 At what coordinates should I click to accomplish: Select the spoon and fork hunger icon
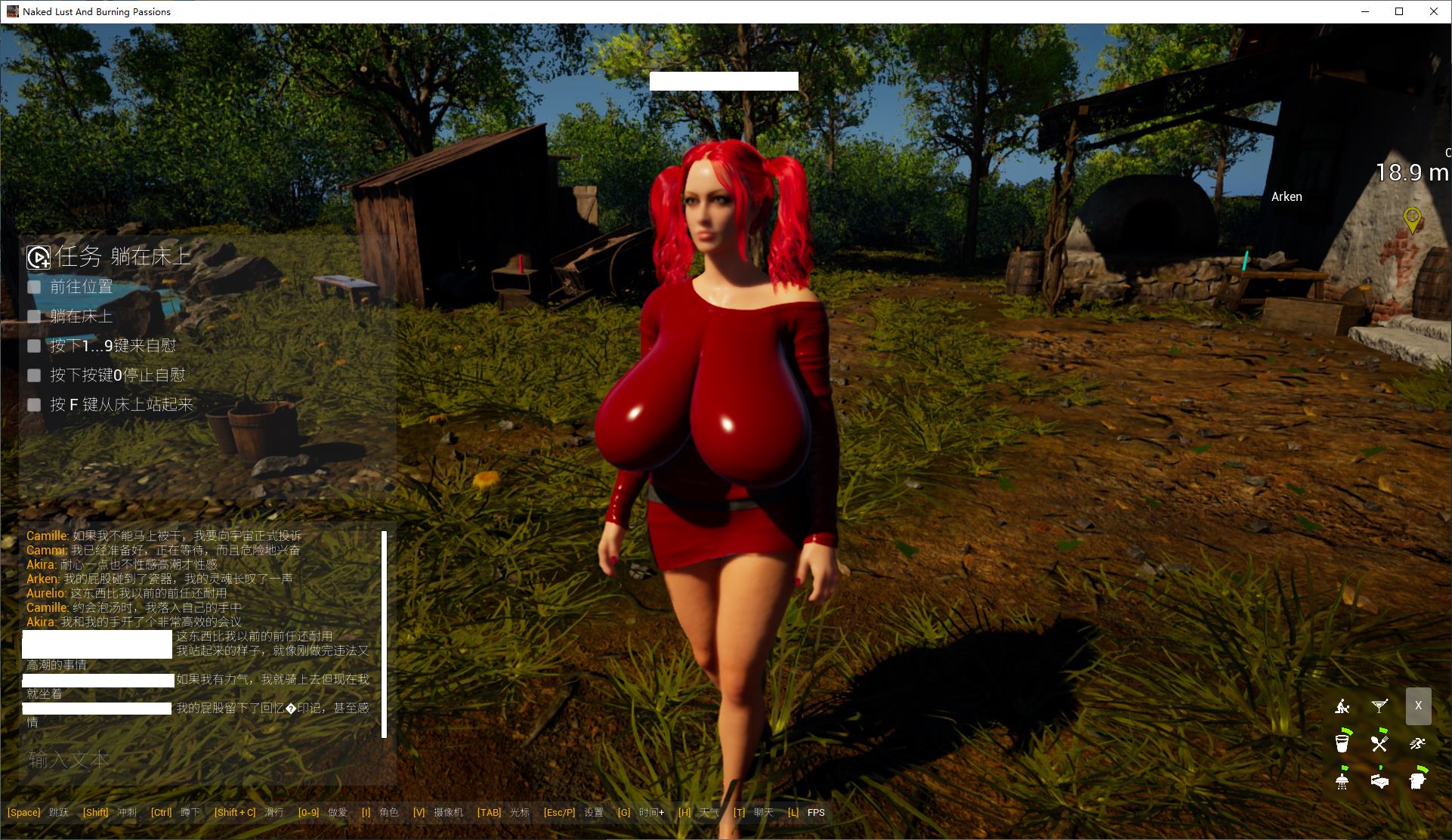point(1379,743)
